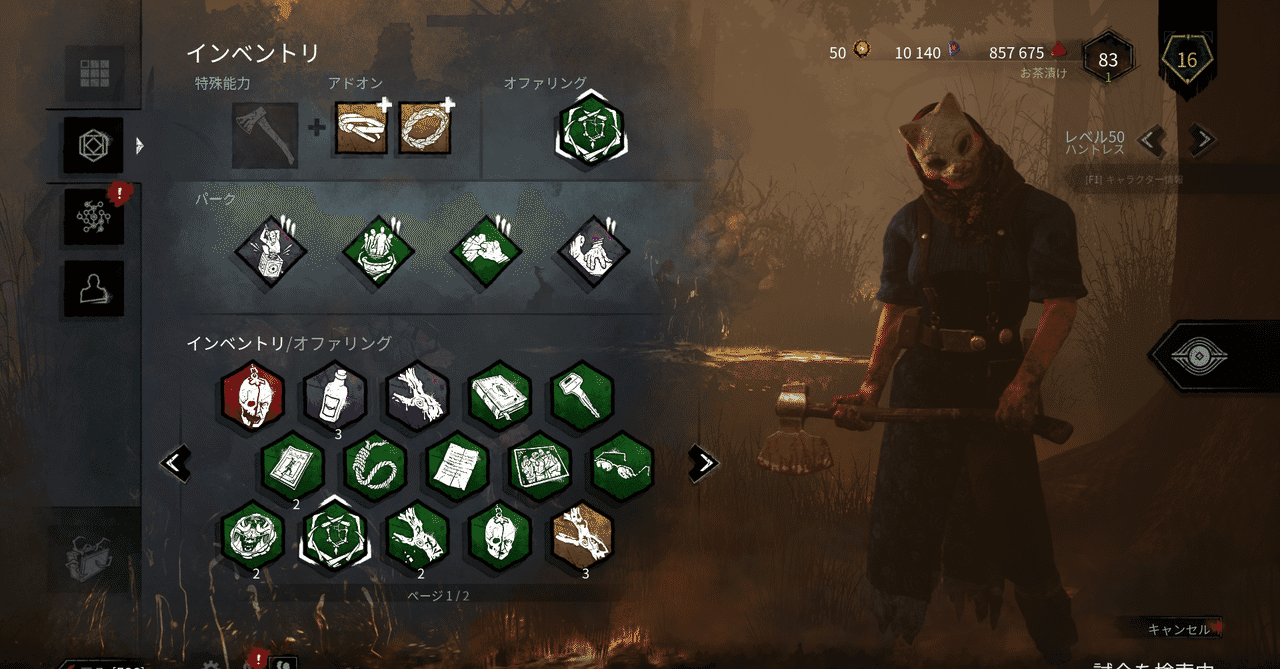Switch to the character silhouette tab
Screen dimensions: 1280x669
pos(94,288)
